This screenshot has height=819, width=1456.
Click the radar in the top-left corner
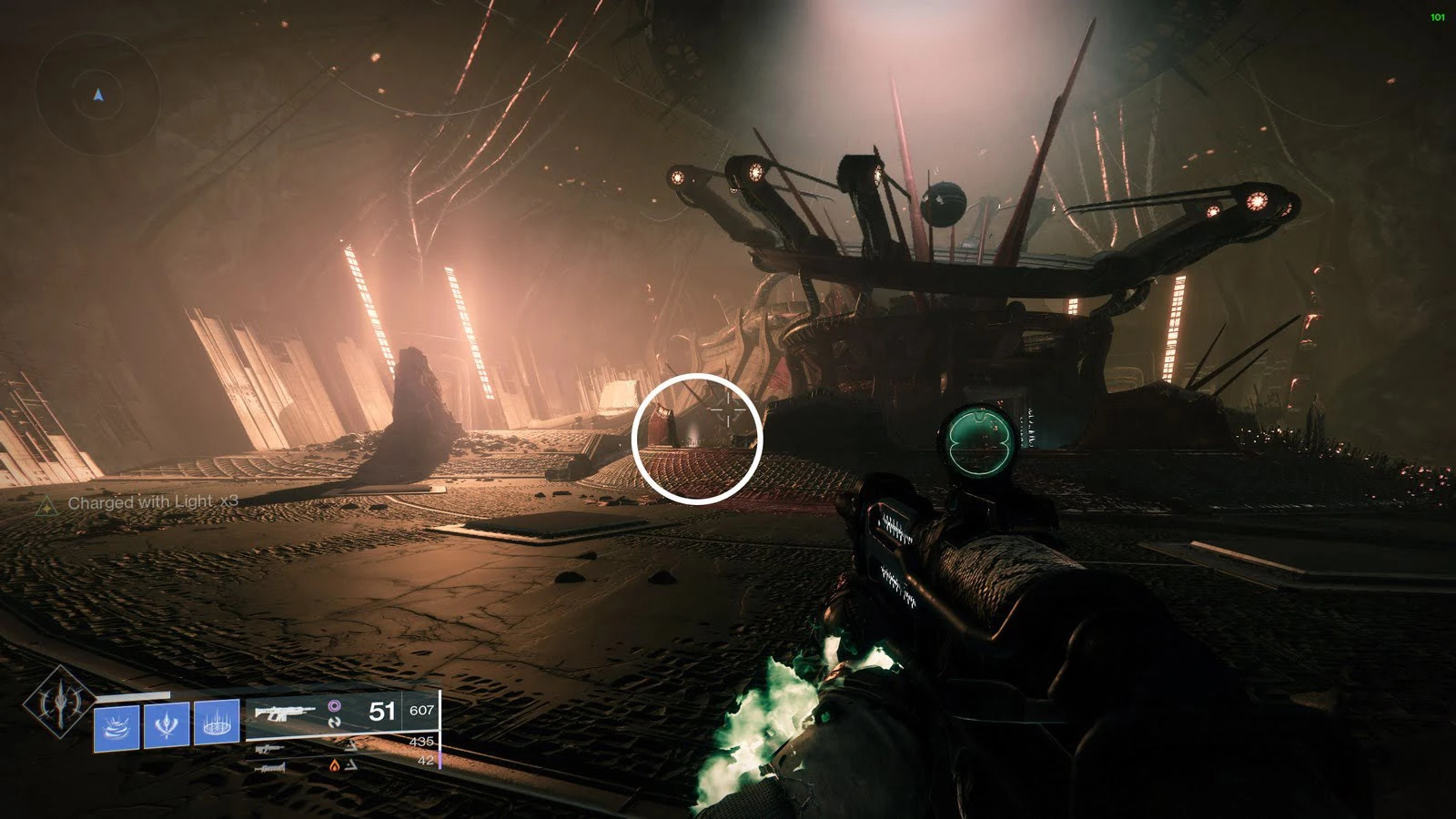(x=98, y=95)
